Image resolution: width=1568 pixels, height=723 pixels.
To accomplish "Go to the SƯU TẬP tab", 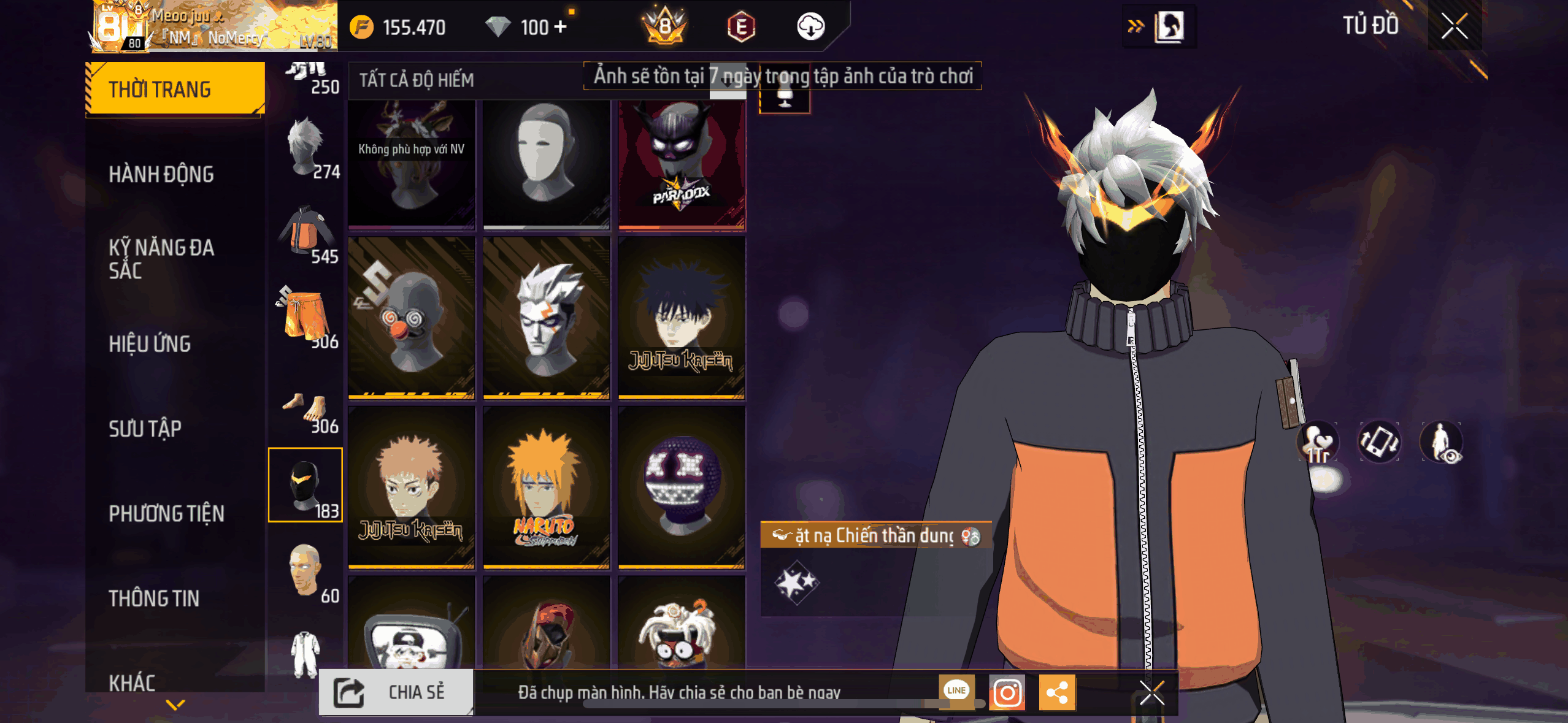I will coord(145,429).
